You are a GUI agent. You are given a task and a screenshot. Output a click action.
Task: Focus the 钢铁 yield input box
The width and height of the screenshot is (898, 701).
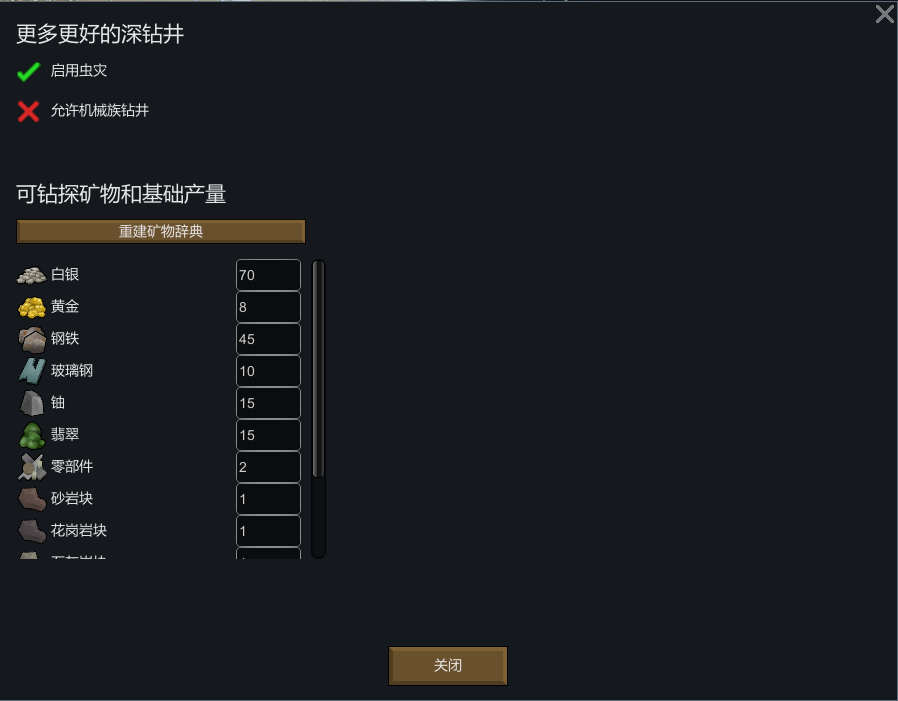tap(268, 339)
